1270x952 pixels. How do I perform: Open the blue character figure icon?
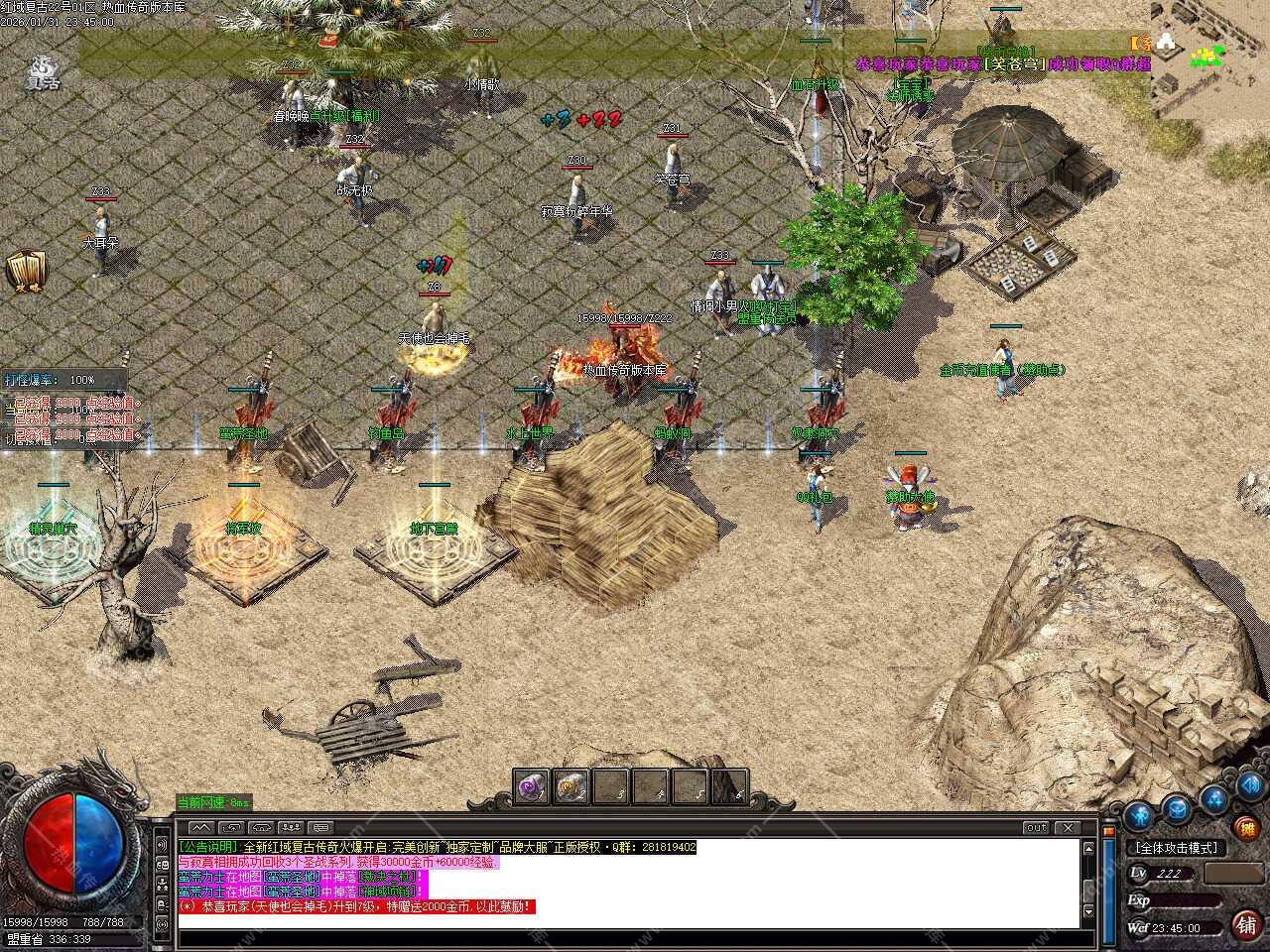pyautogui.click(x=1138, y=816)
